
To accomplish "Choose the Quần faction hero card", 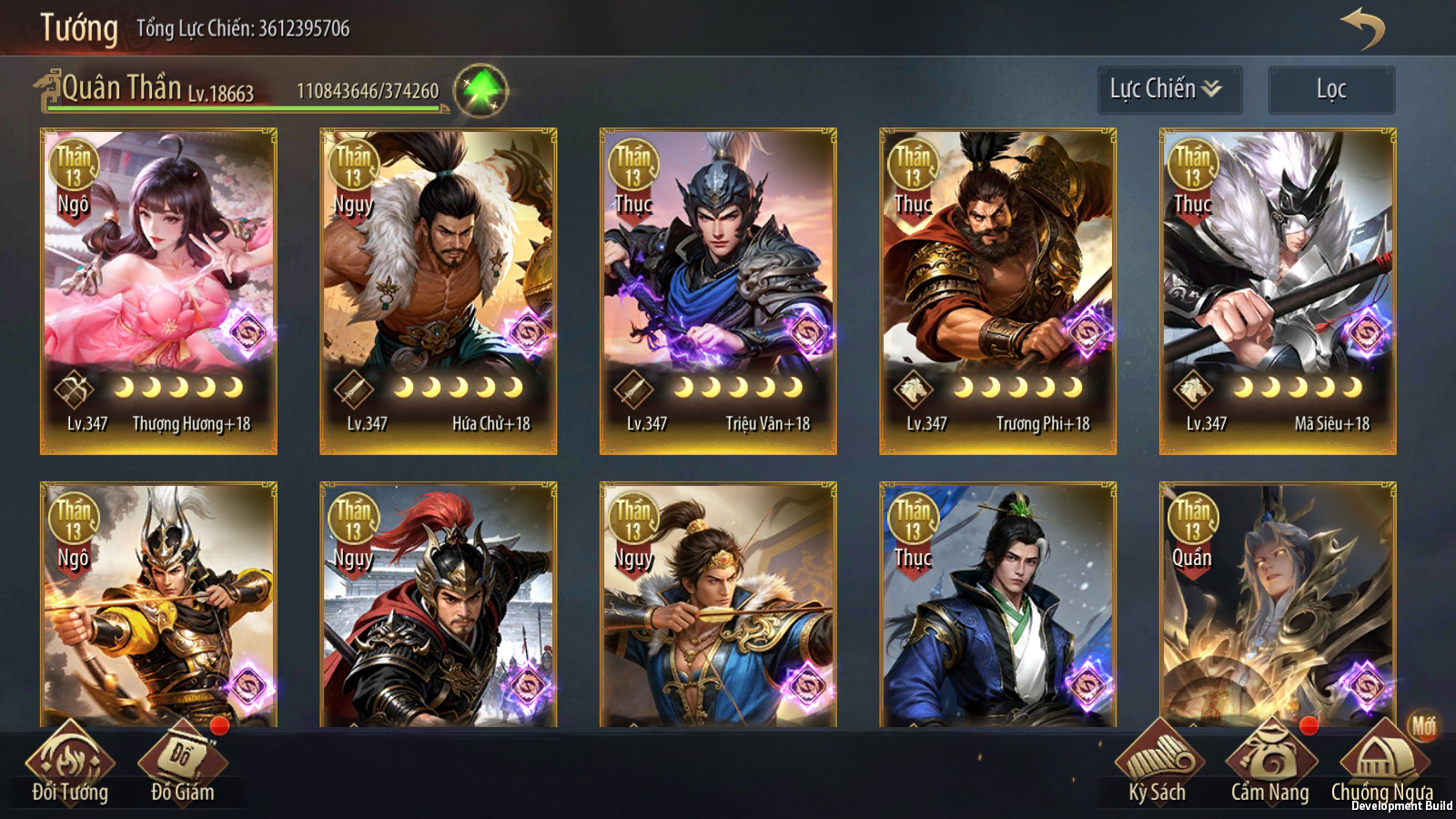I will point(1277,605).
